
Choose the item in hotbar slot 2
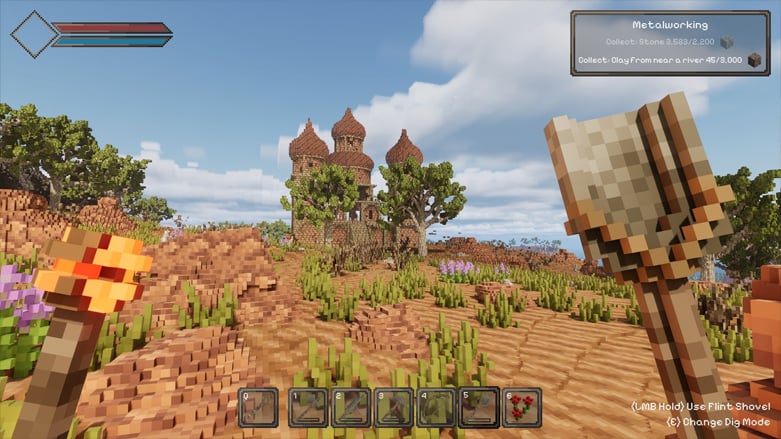pos(350,408)
